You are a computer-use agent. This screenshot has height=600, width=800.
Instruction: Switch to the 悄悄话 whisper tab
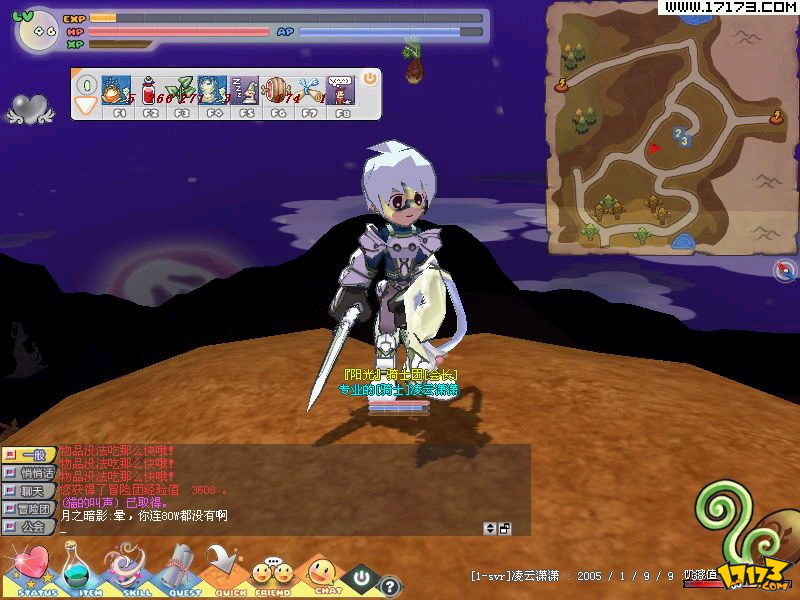click(x=30, y=472)
